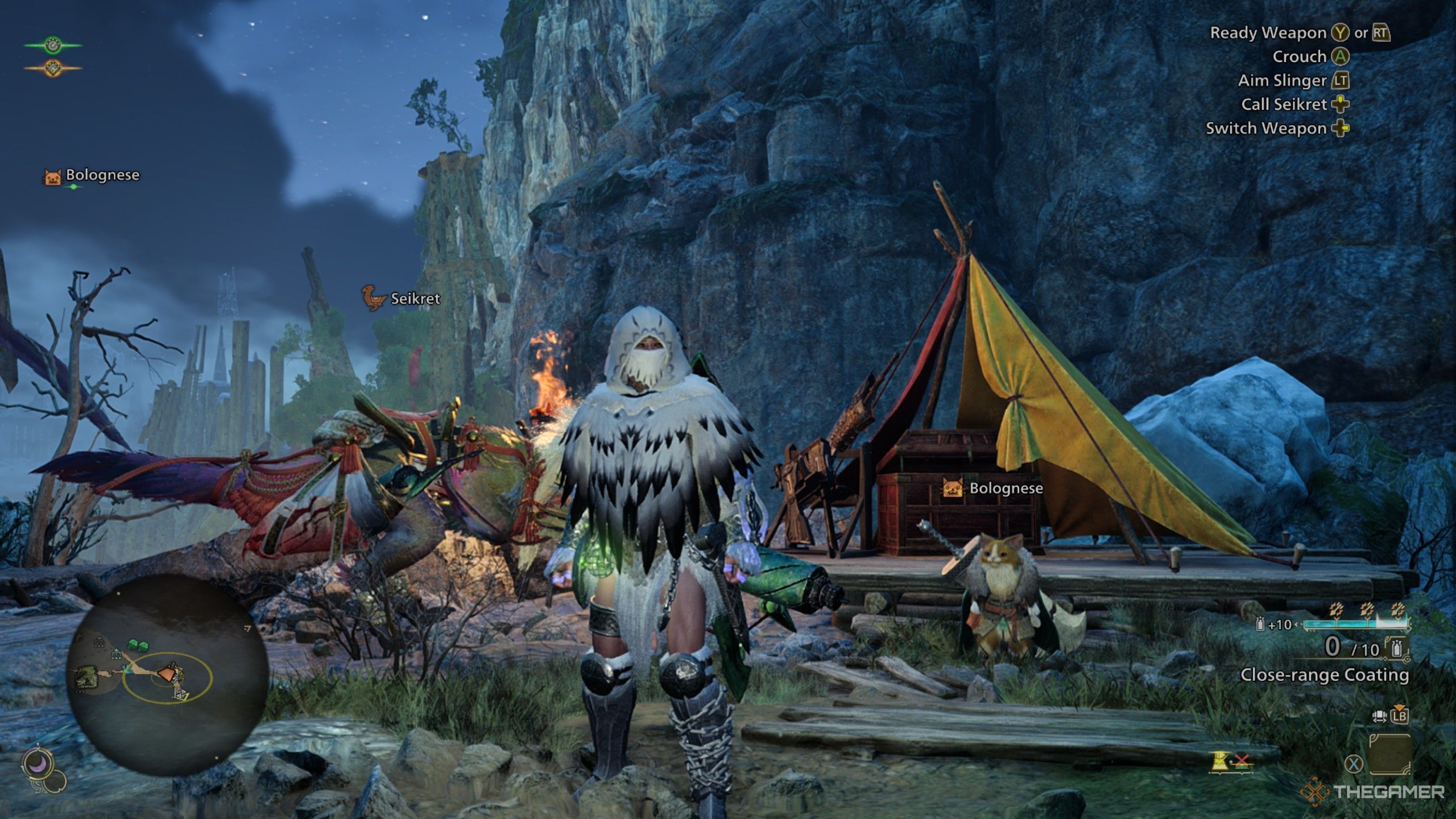
Task: Select the coating bottle icon beside 0/10
Action: click(1396, 648)
